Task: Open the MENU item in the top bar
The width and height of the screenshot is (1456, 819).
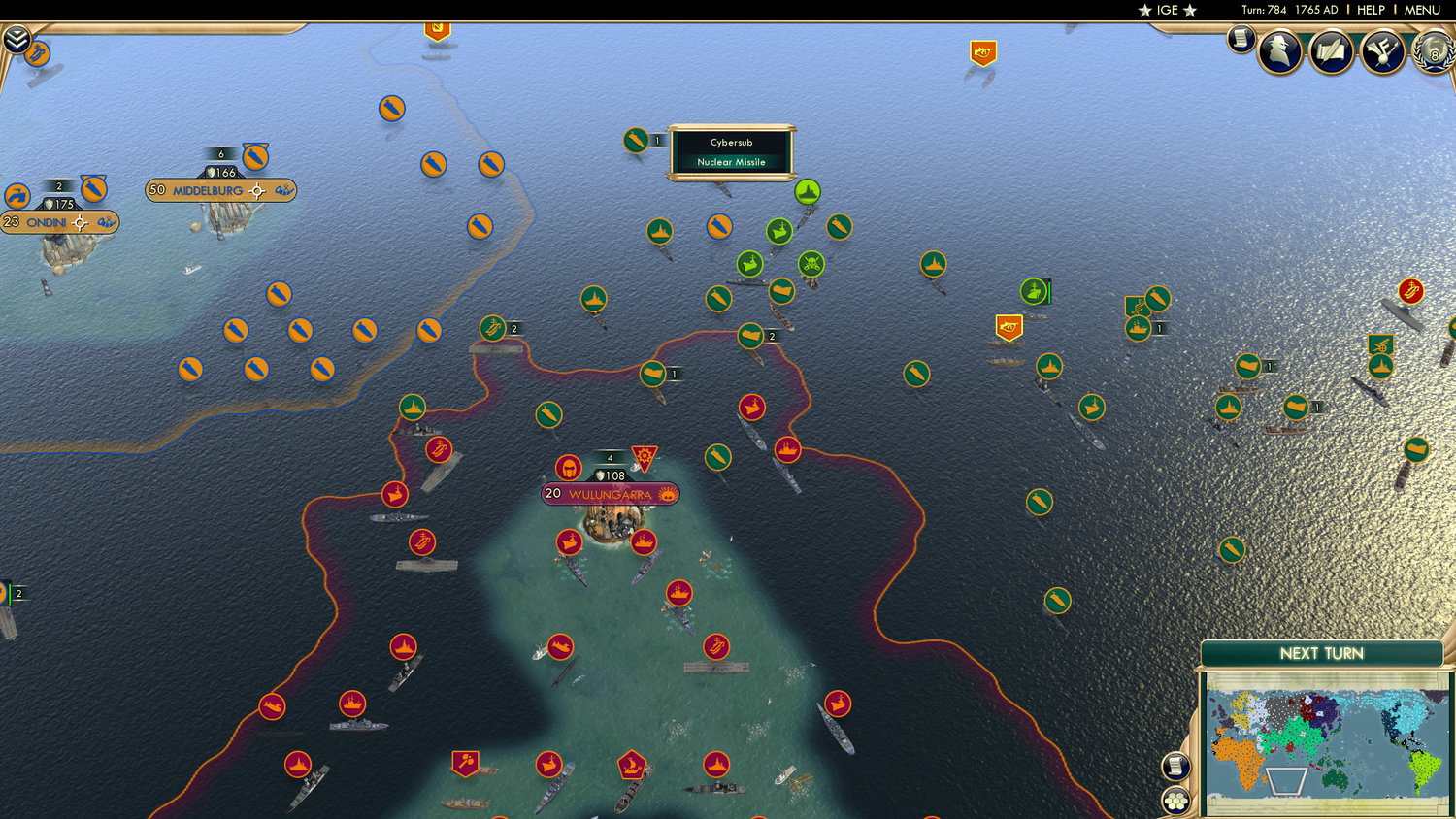Action: 1421,10
